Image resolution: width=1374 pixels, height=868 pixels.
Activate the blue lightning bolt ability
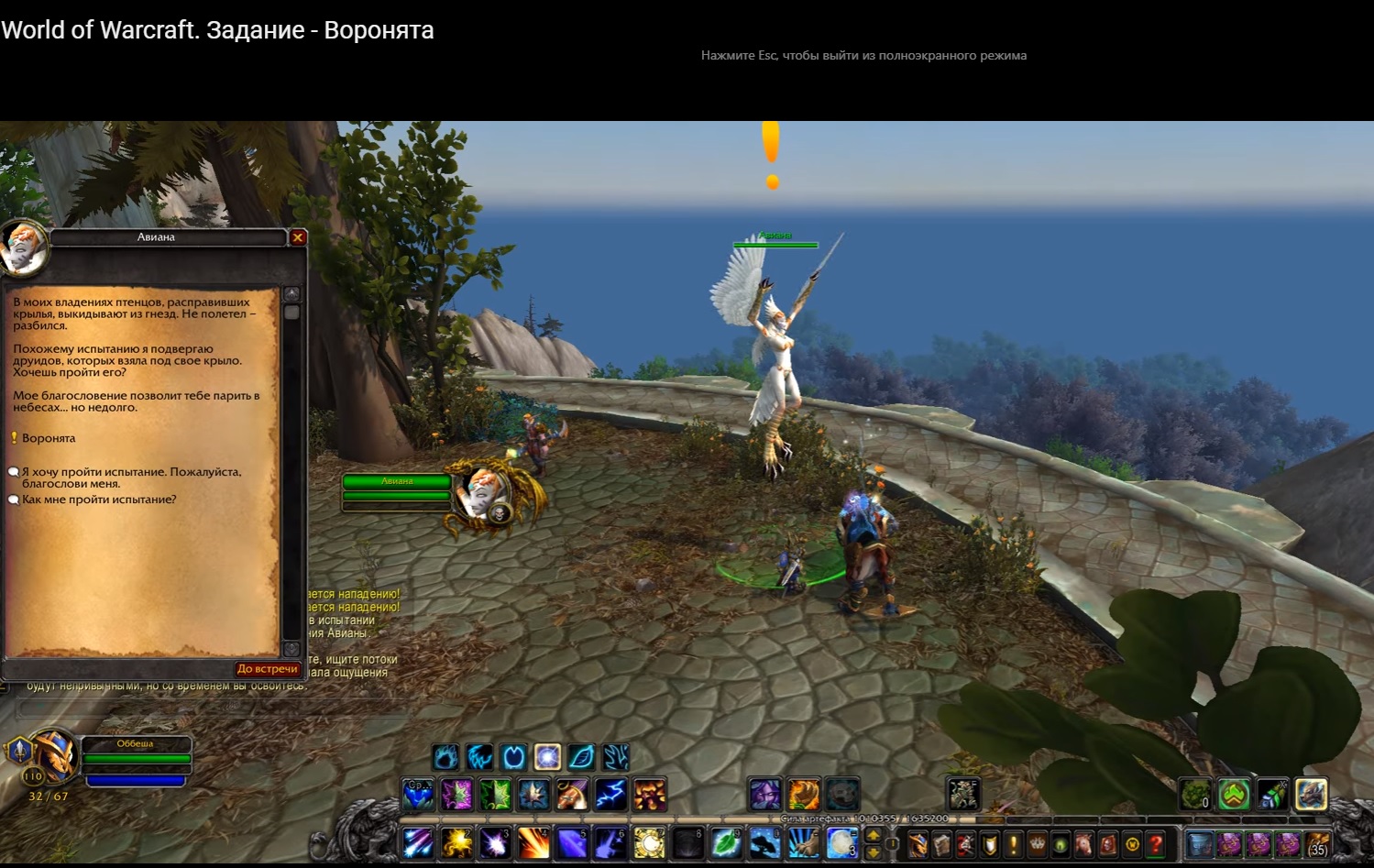(x=611, y=795)
